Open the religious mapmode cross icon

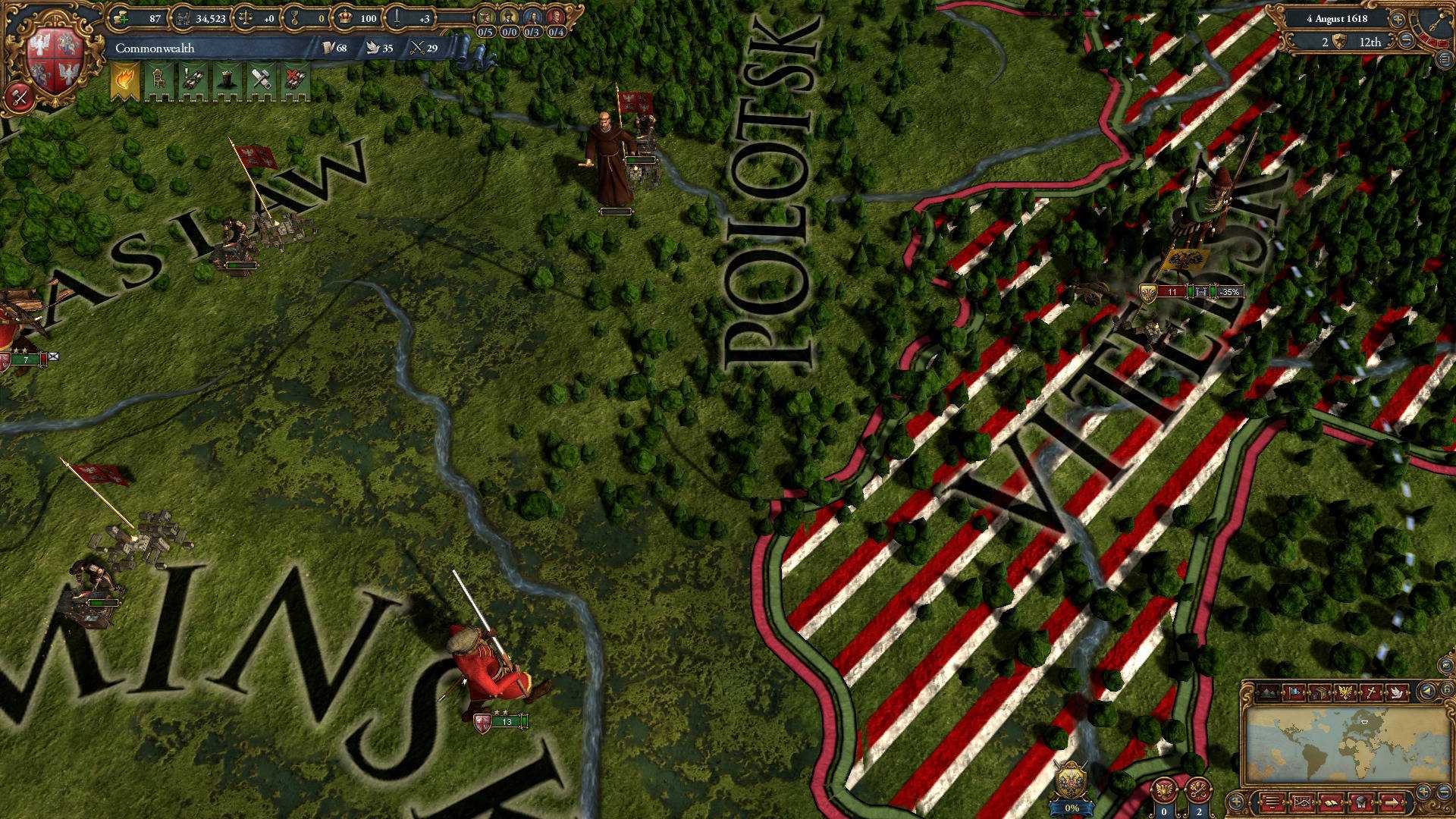pos(1372,692)
